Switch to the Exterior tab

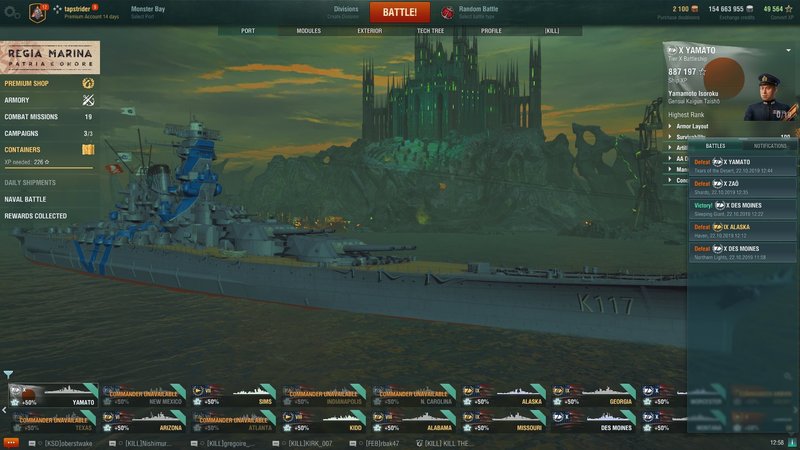369,31
